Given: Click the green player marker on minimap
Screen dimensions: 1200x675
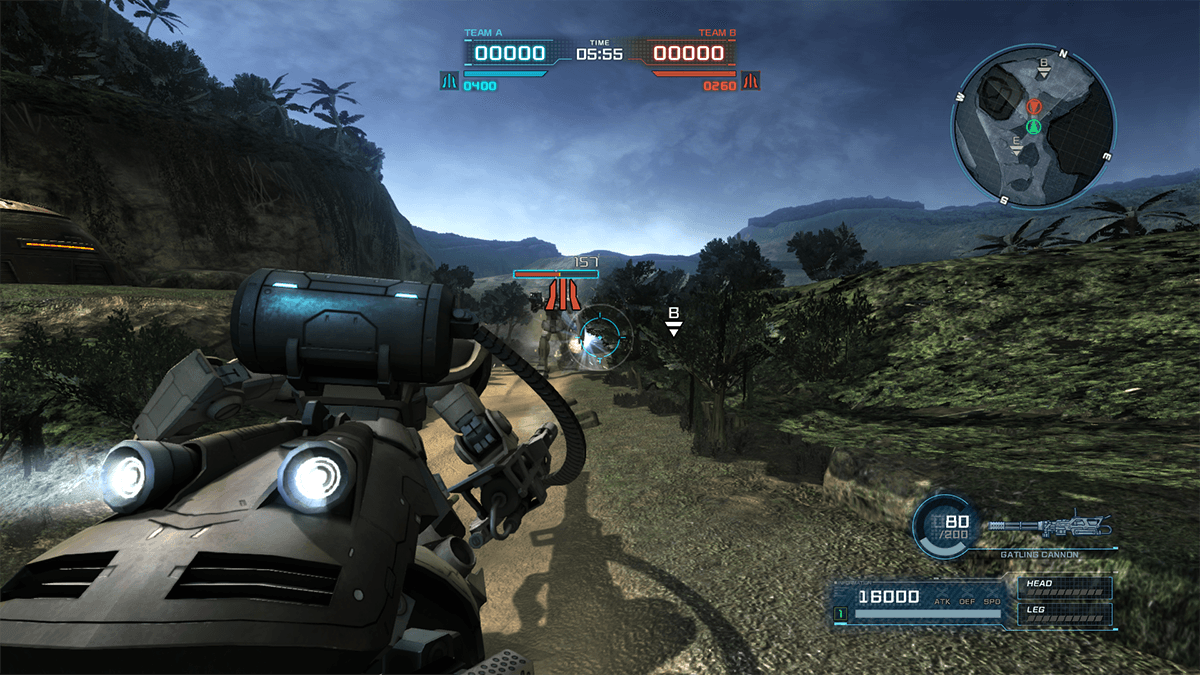Looking at the screenshot, I should [1034, 126].
